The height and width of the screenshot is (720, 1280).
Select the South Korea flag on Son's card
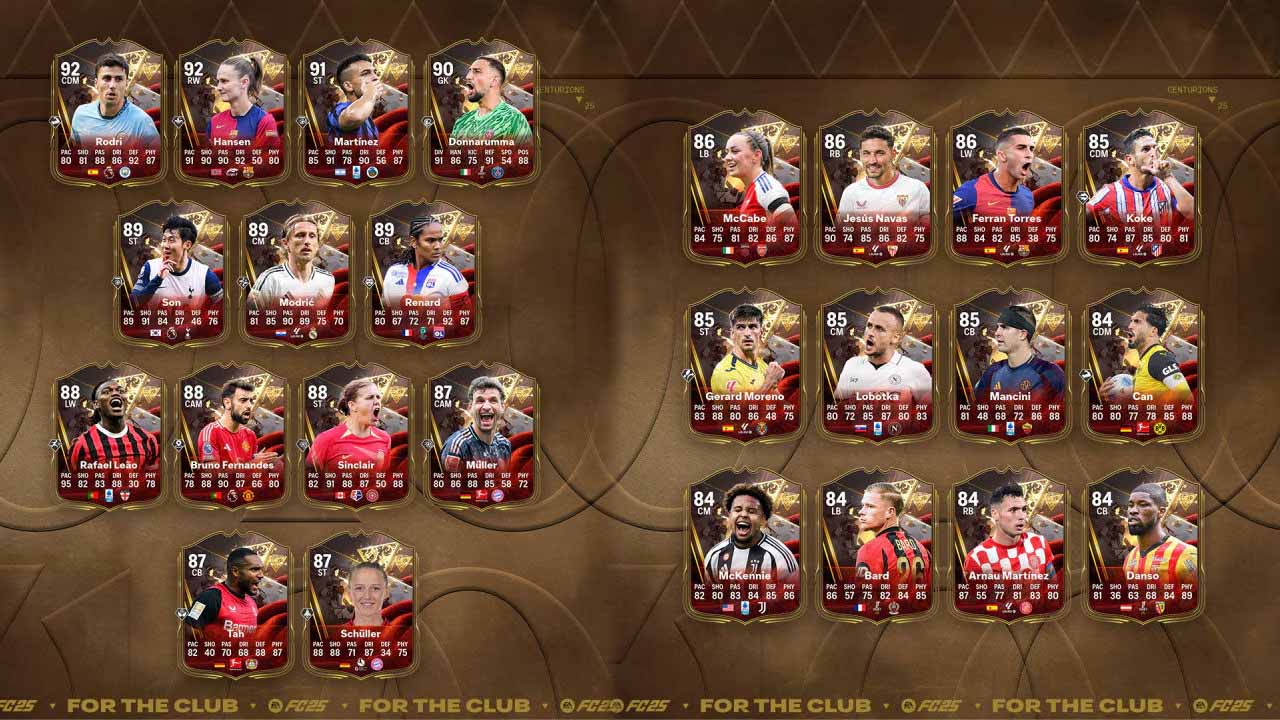[x=155, y=333]
